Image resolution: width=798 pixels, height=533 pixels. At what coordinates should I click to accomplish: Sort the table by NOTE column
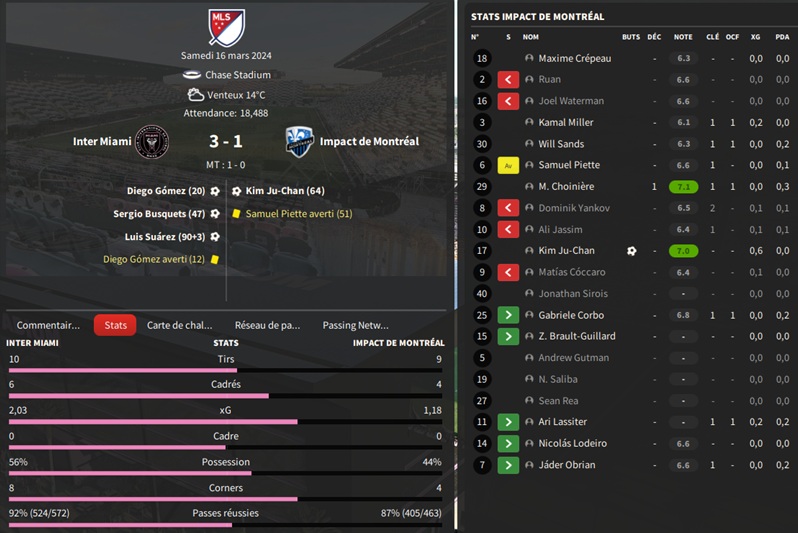683,37
